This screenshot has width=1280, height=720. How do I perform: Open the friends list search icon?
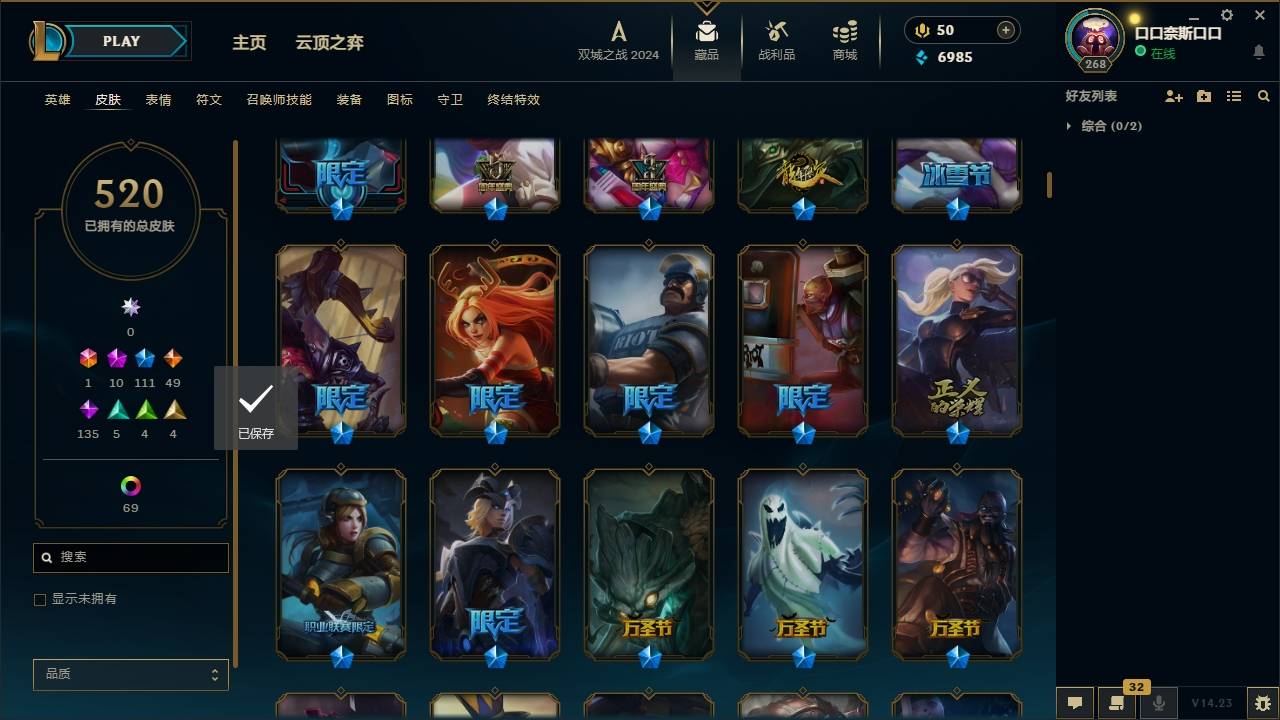pos(1264,96)
